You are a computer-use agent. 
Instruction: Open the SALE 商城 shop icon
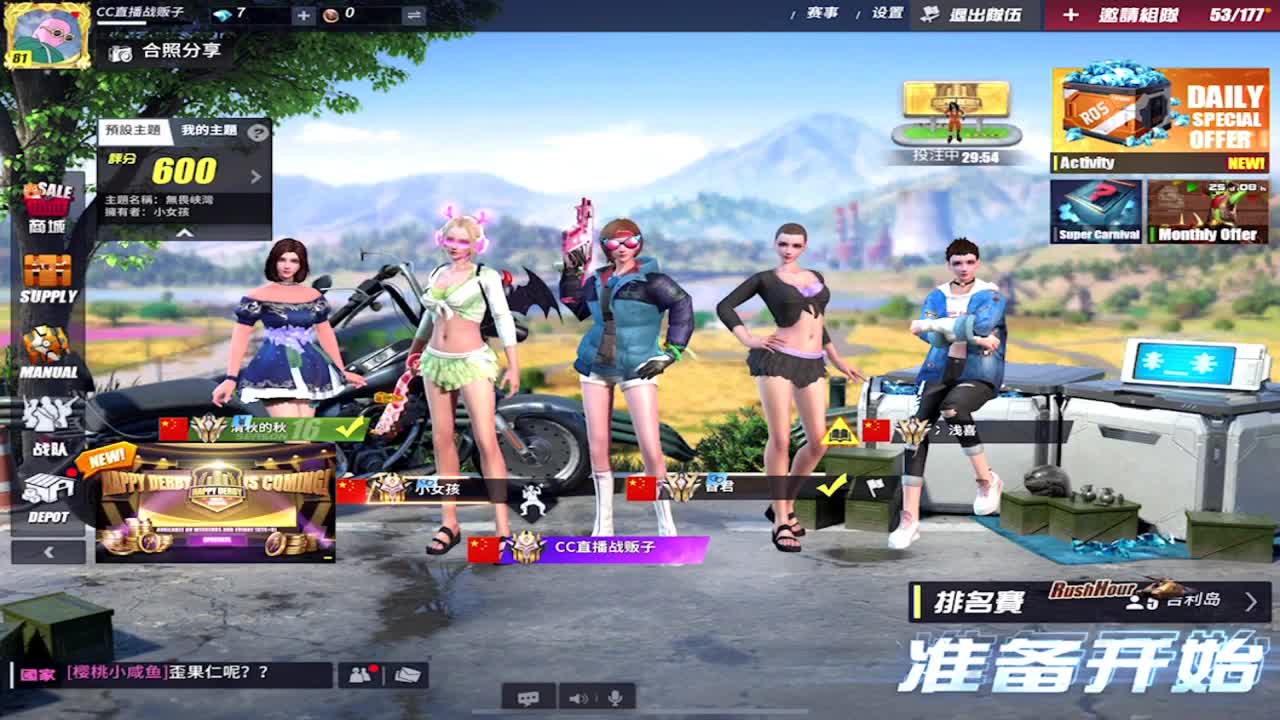[x=47, y=200]
